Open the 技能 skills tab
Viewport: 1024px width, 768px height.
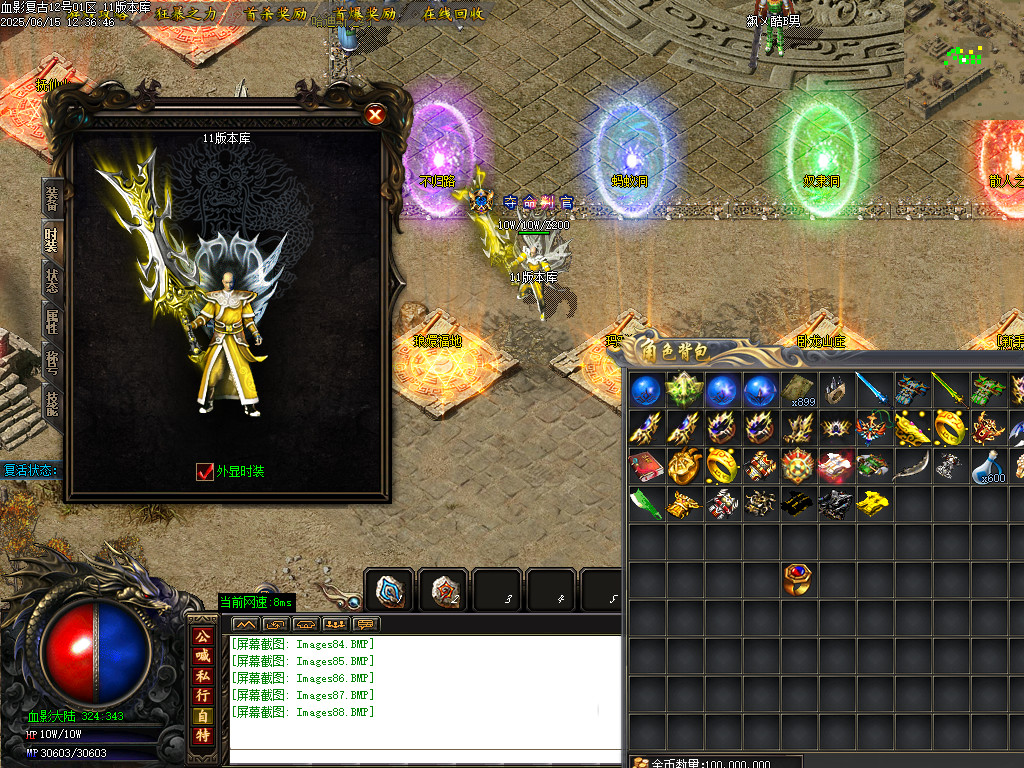pos(51,402)
